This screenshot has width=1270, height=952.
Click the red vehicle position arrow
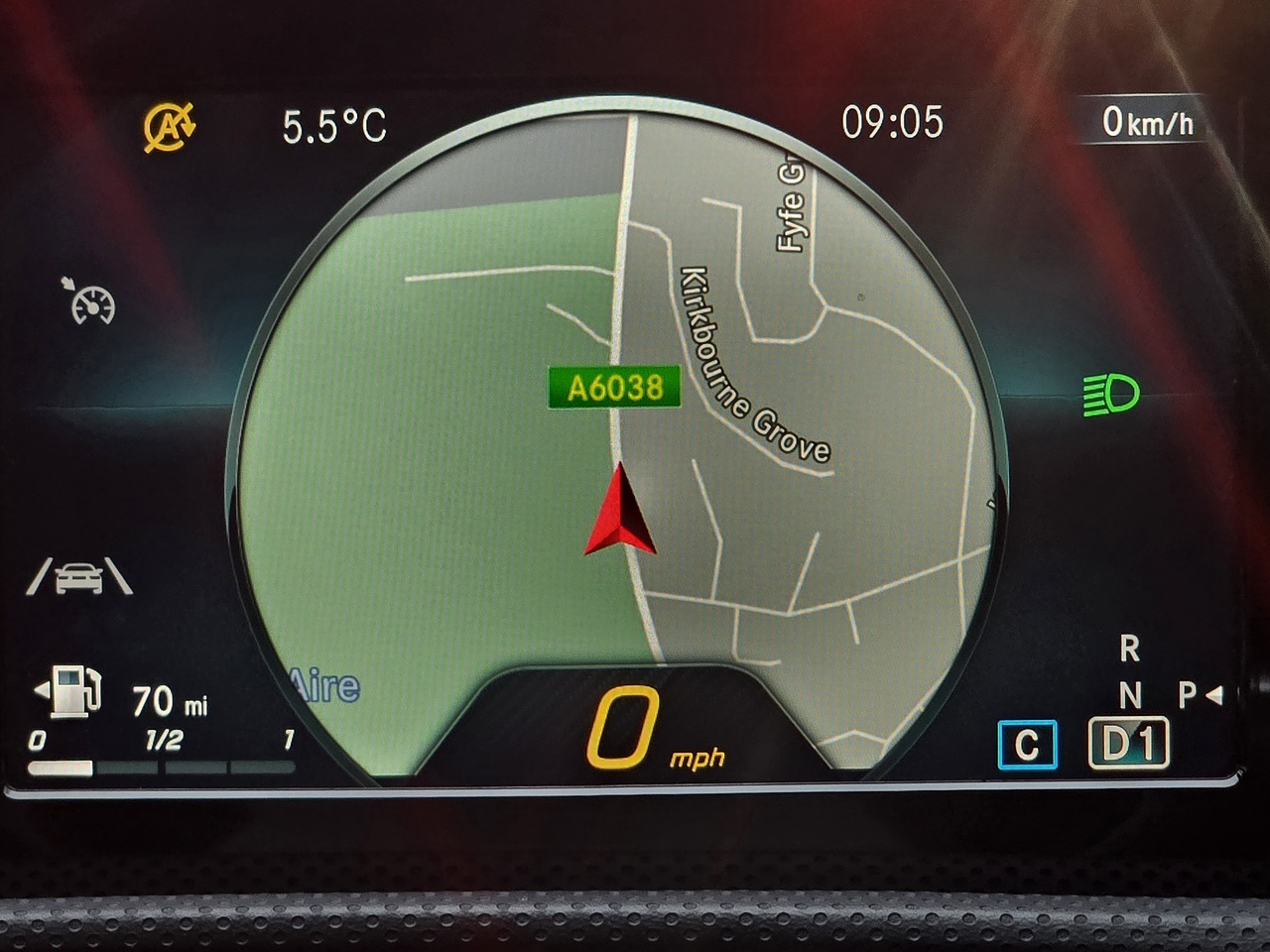620,512
